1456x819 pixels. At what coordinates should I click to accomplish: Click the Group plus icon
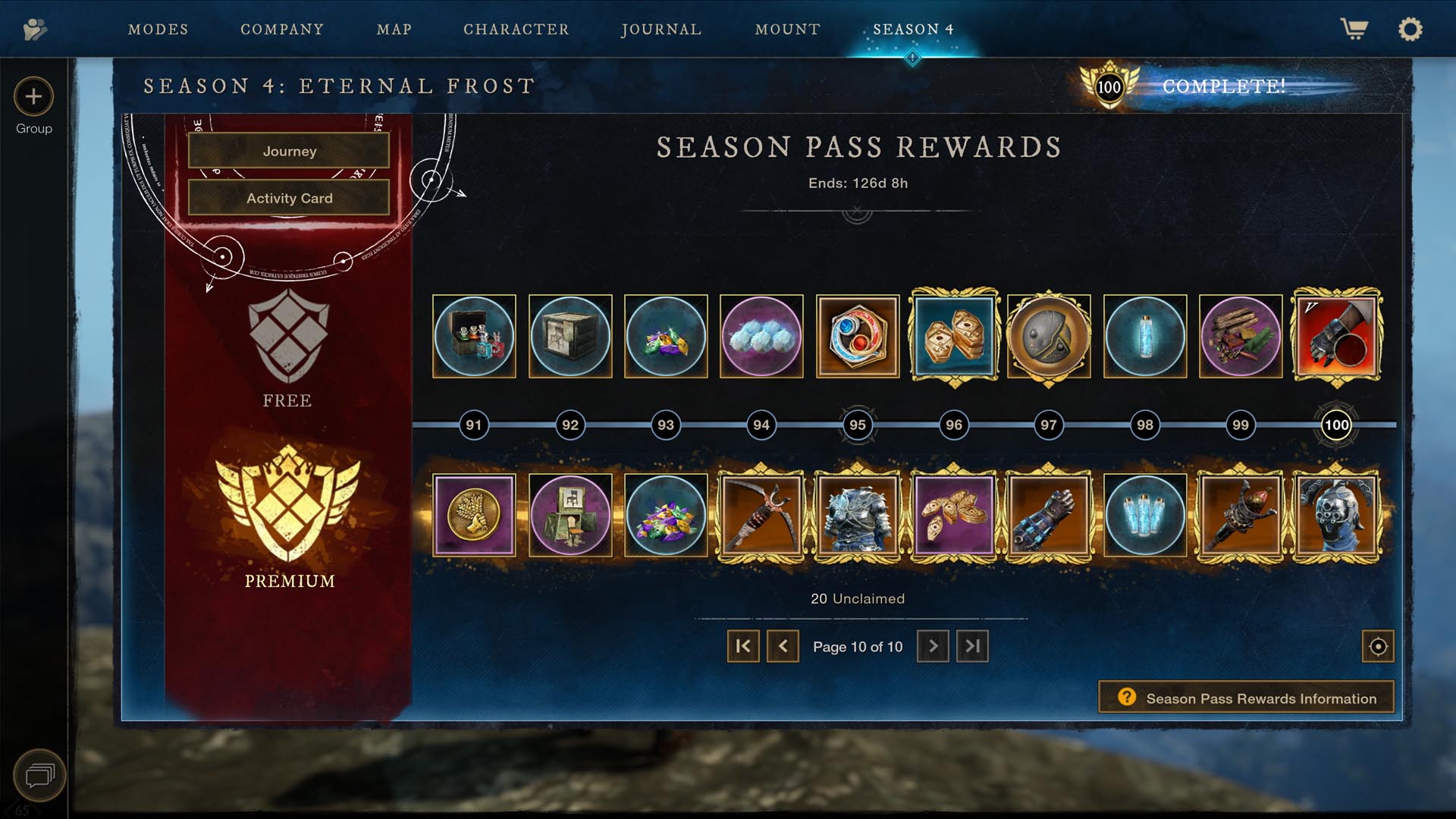pyautogui.click(x=33, y=97)
